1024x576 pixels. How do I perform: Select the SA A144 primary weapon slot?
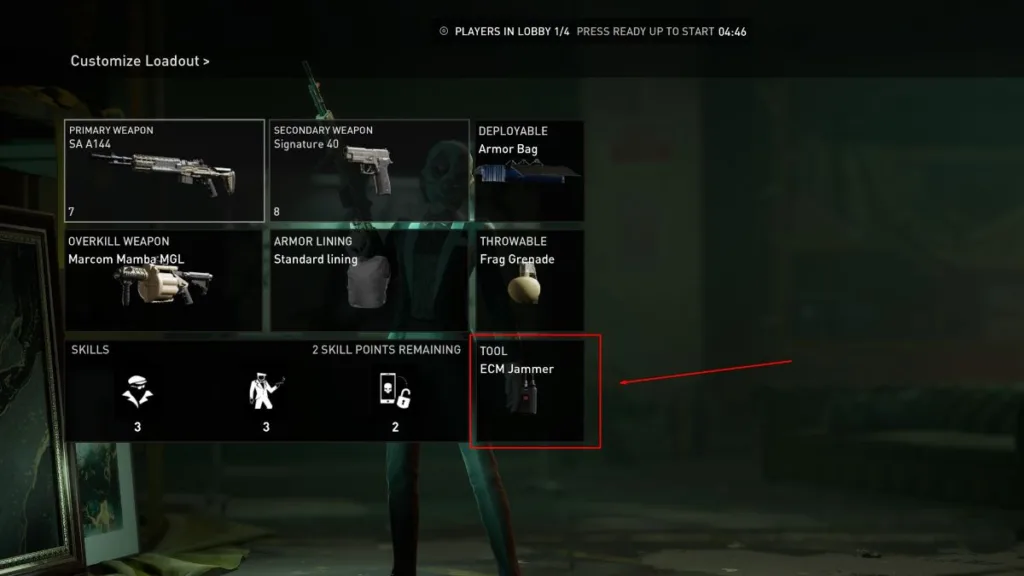coord(165,171)
